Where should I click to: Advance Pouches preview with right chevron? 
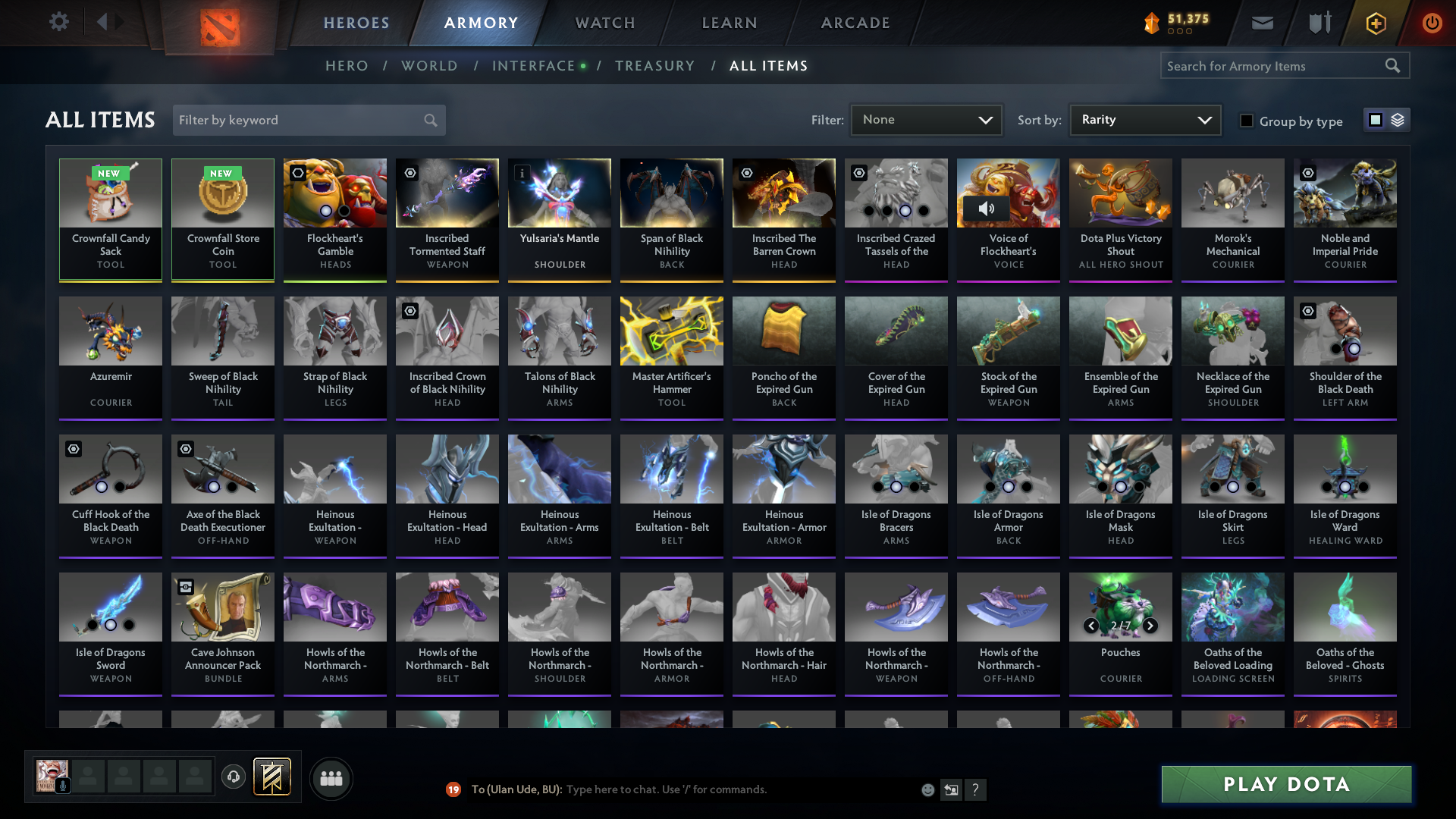1150,626
